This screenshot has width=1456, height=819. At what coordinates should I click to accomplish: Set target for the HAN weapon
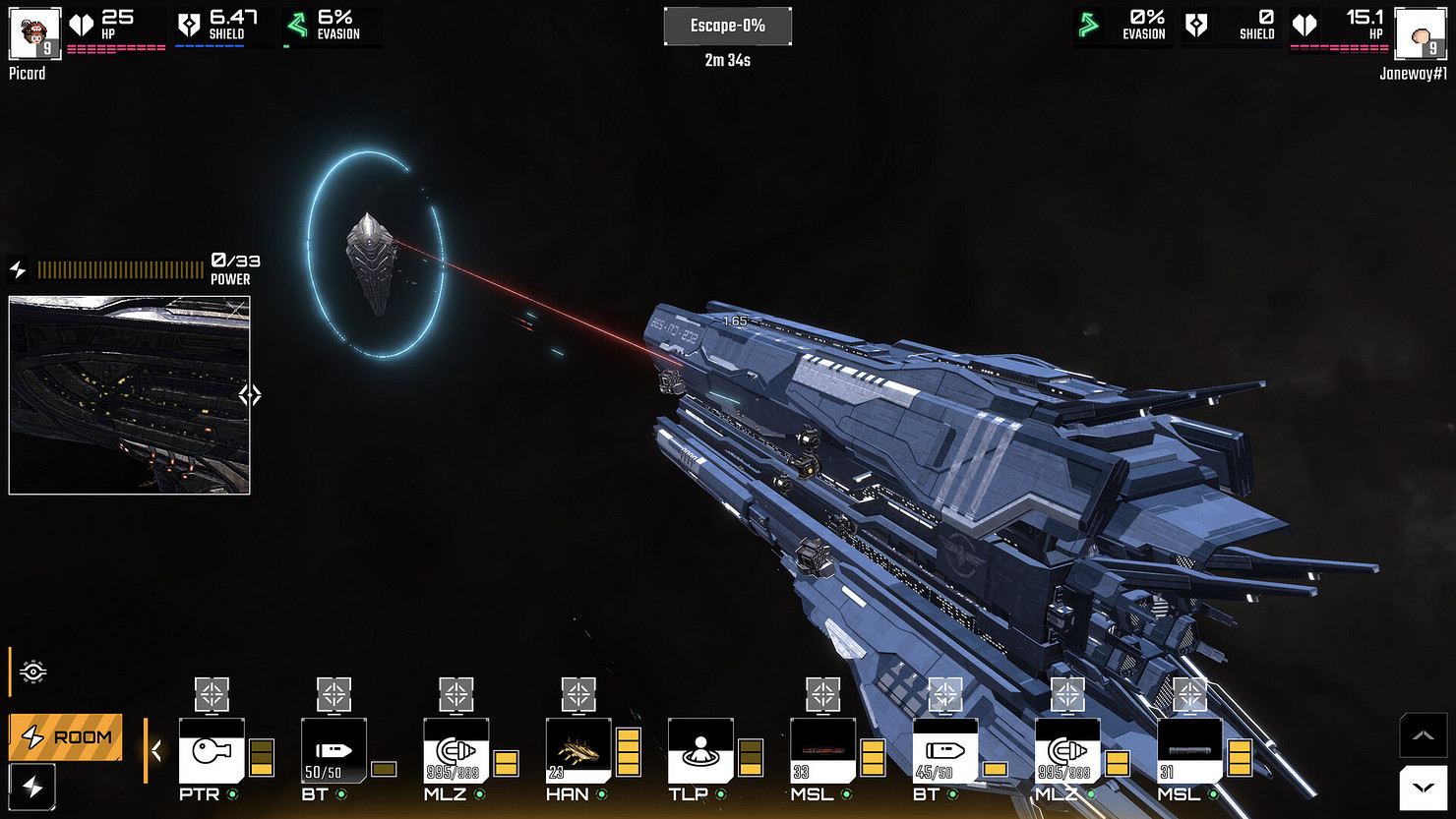(x=578, y=694)
